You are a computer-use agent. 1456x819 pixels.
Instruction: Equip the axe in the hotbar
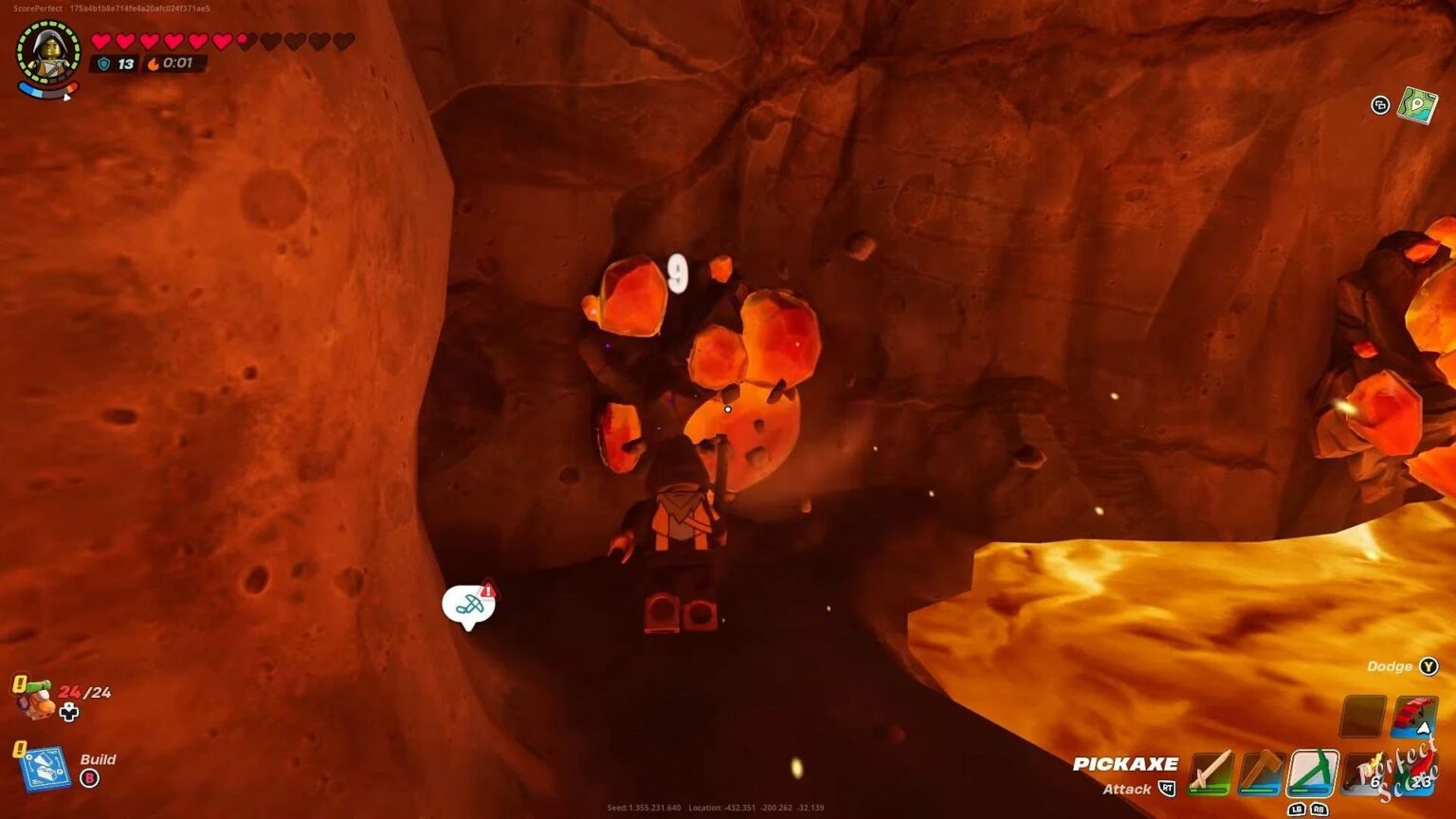[1261, 772]
